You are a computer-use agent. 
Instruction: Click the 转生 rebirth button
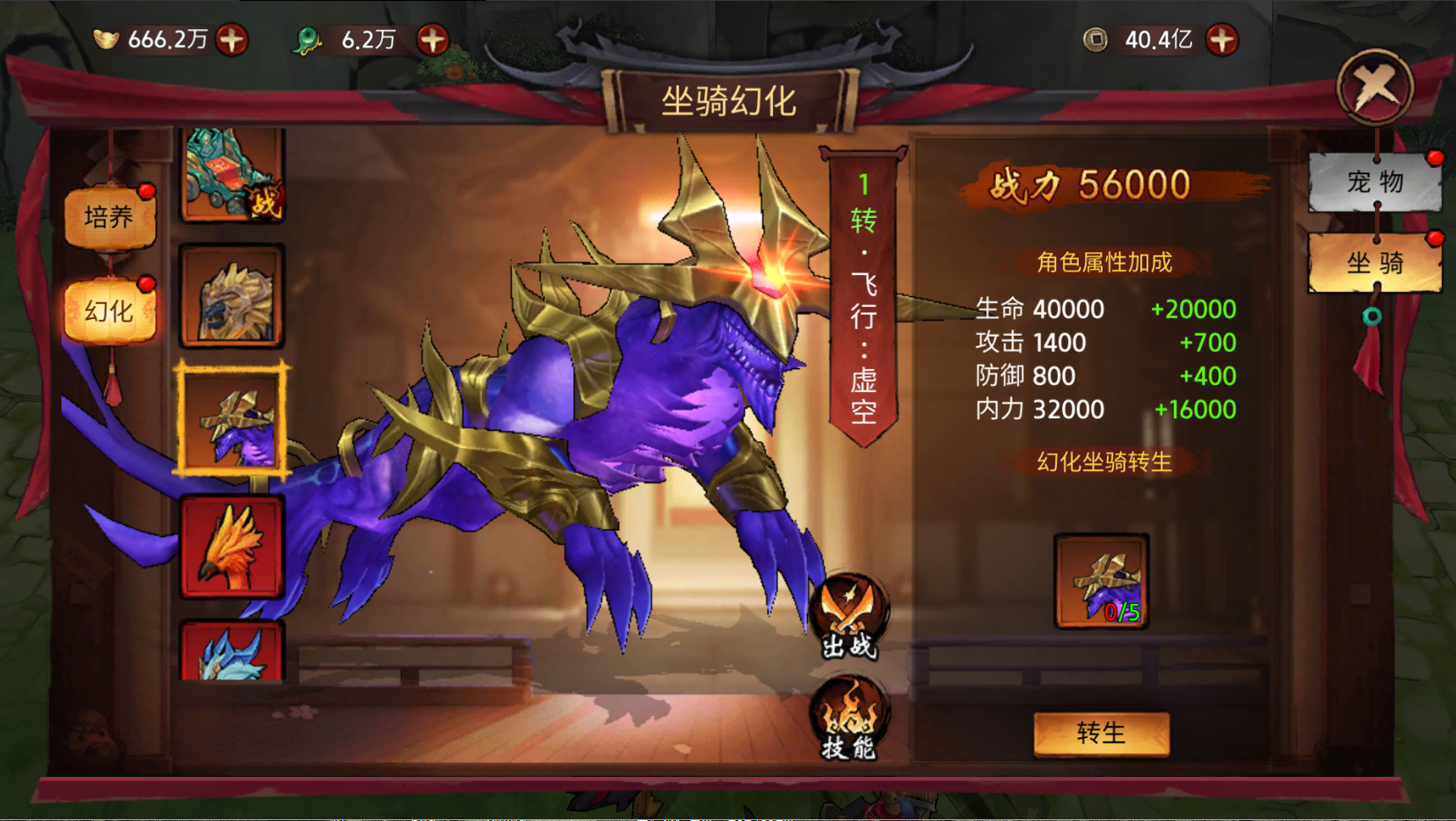(x=1101, y=733)
